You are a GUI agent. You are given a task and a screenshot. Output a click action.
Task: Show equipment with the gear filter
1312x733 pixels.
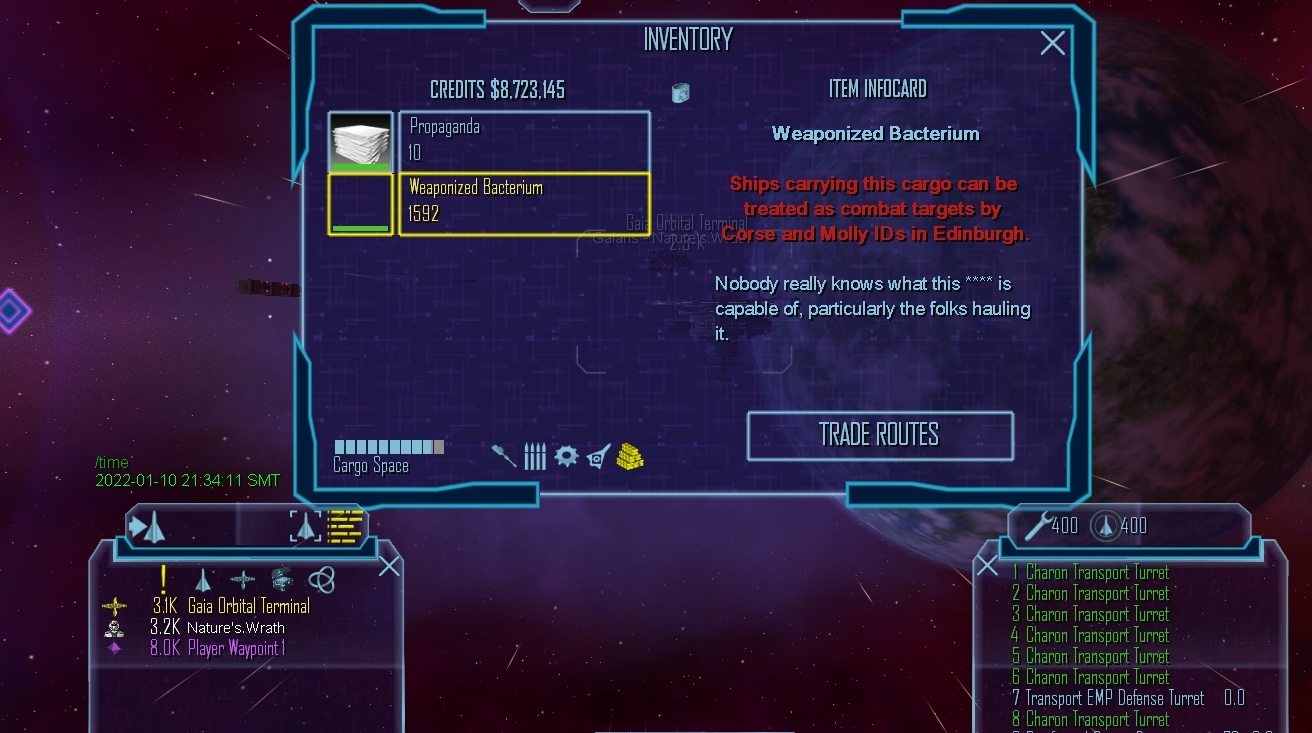pos(566,456)
